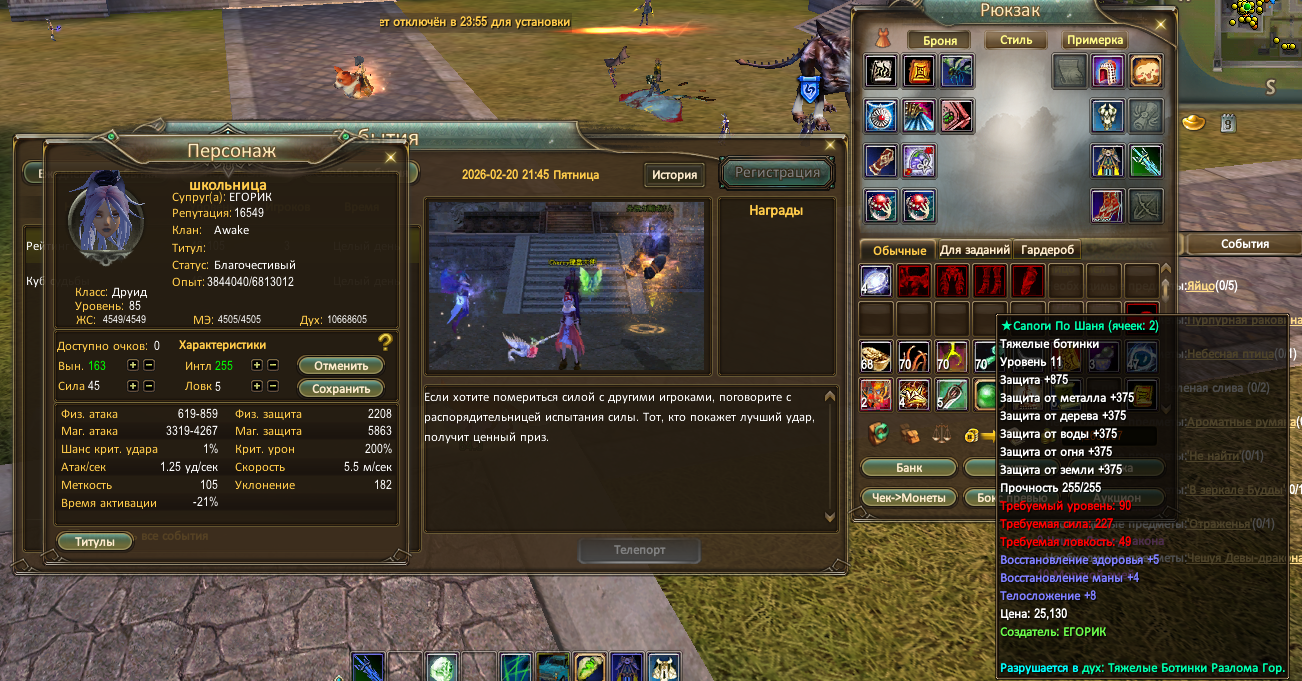Open the Титулы titles list

(95, 542)
